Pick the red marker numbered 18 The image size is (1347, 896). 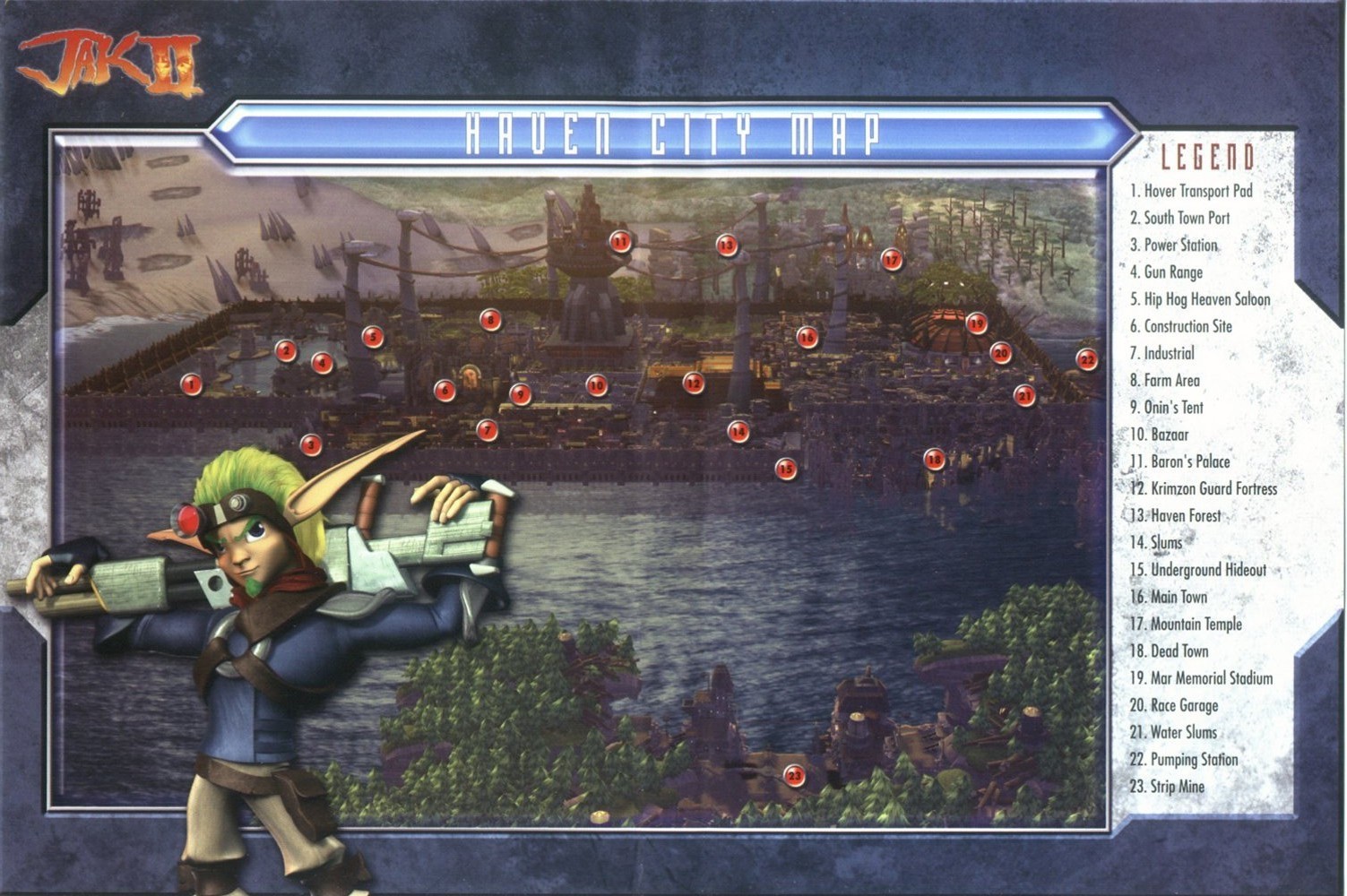934,460
